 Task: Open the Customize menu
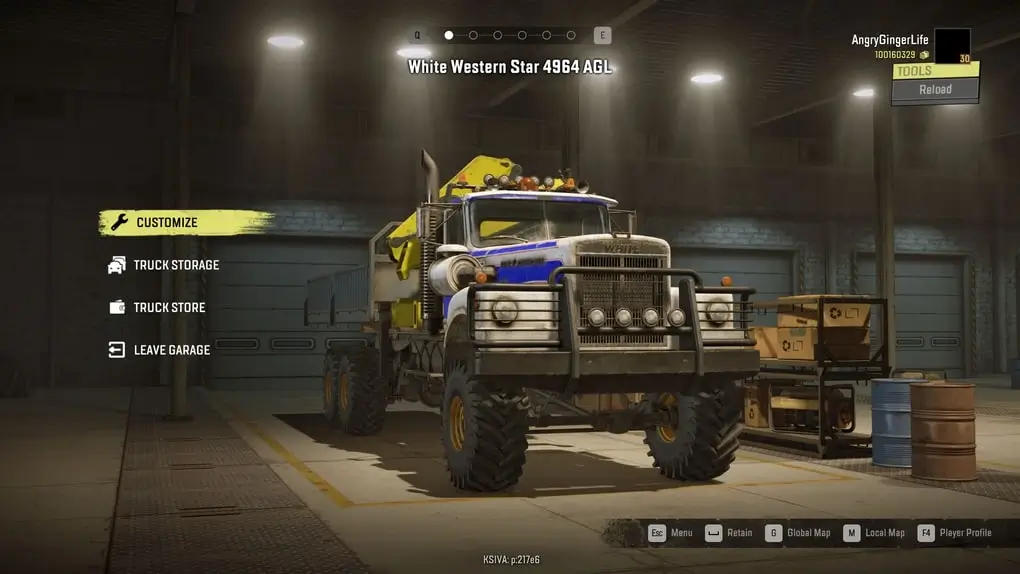167,223
